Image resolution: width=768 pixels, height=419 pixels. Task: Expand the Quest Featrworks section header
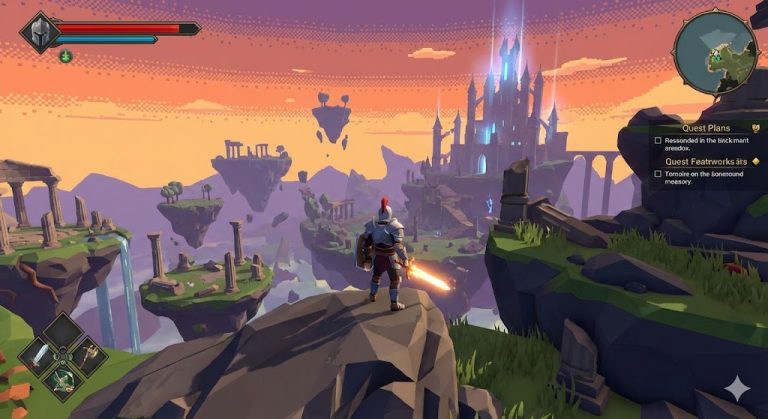coord(706,160)
